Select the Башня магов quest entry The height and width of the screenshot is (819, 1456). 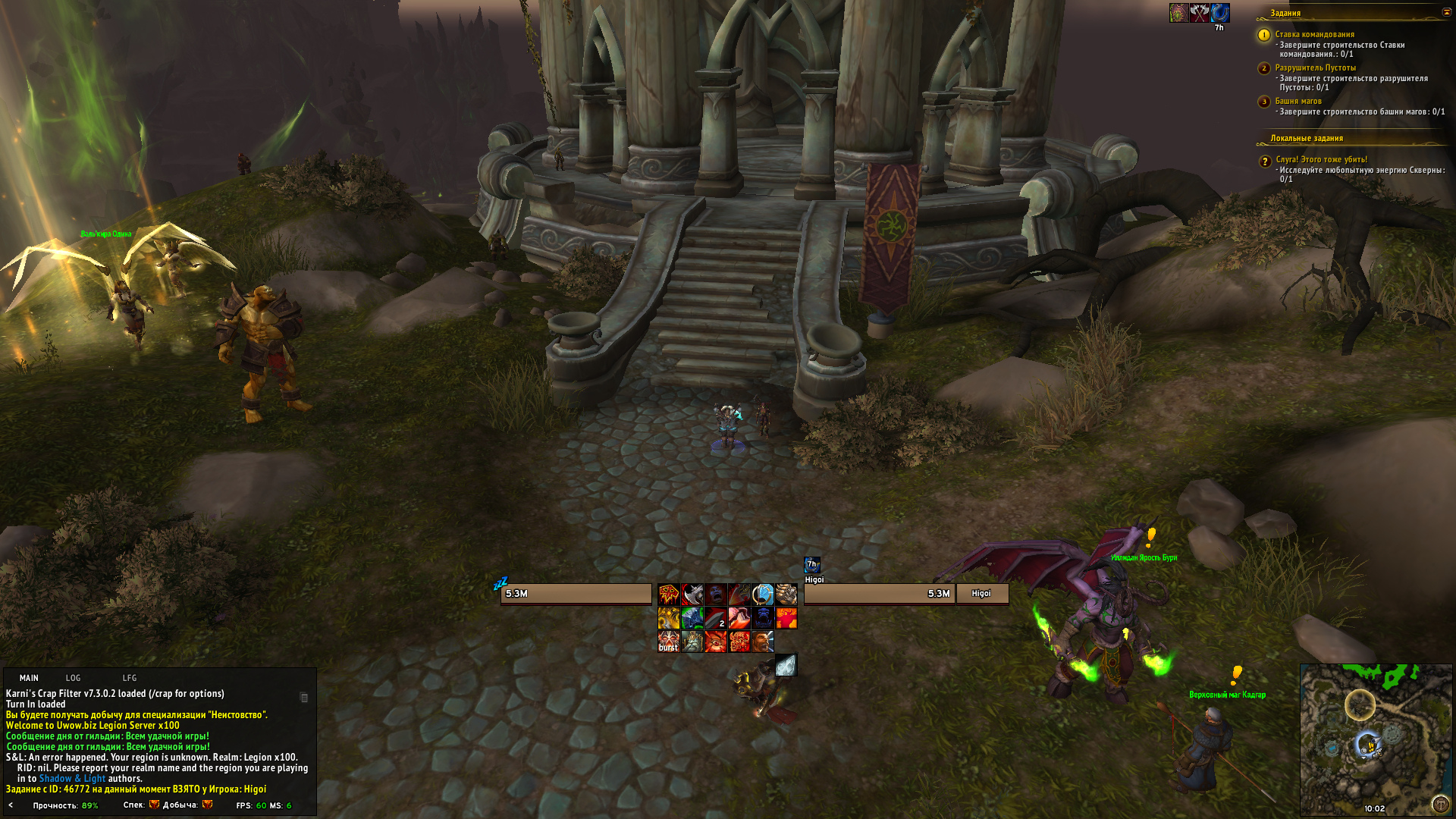click(1298, 101)
